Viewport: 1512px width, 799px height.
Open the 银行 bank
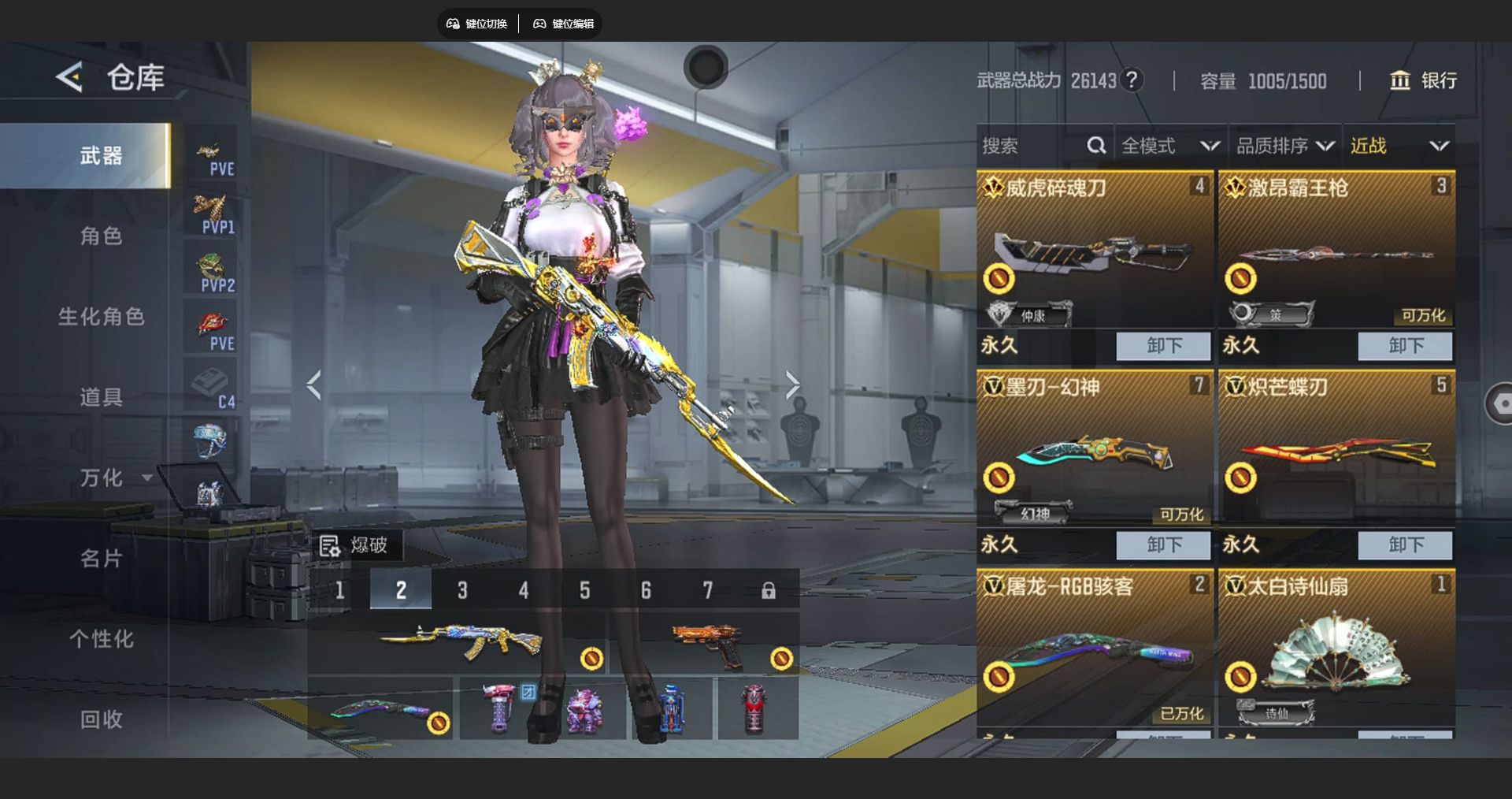coord(1424,80)
